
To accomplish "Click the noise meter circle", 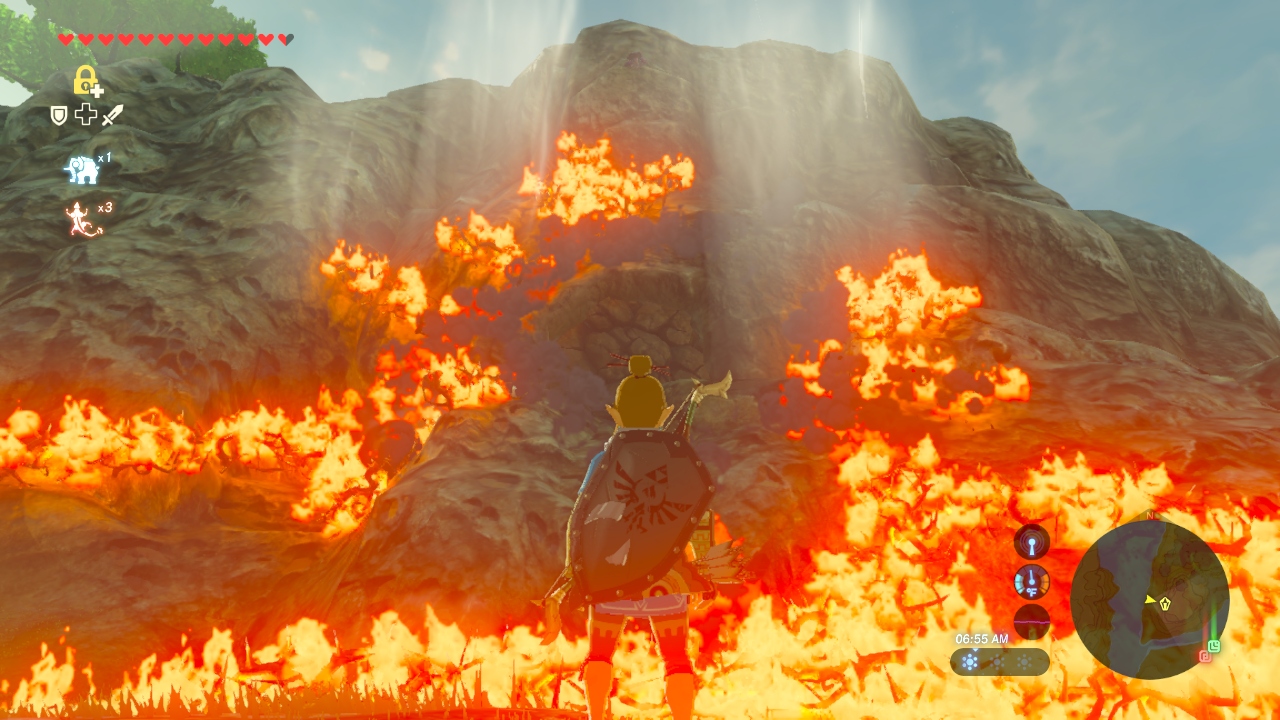I will pyautogui.click(x=1031, y=621).
